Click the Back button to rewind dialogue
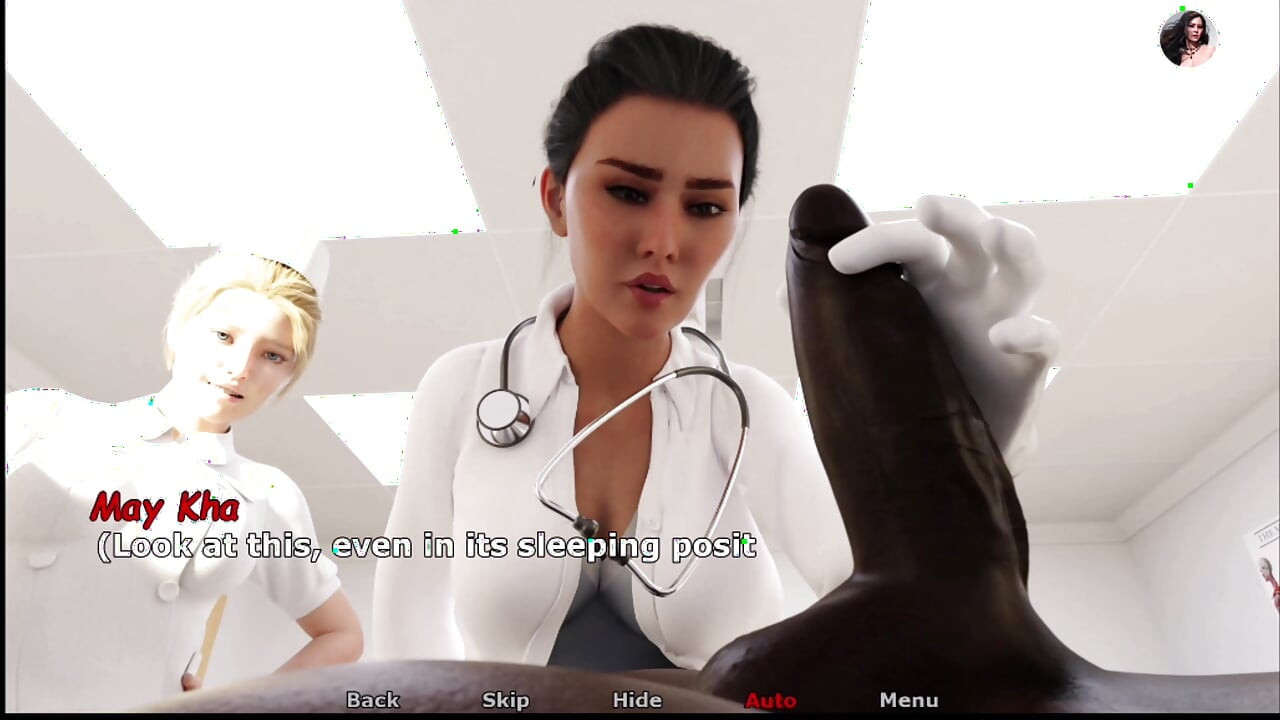Screen dimensions: 1280x720 [x=370, y=700]
